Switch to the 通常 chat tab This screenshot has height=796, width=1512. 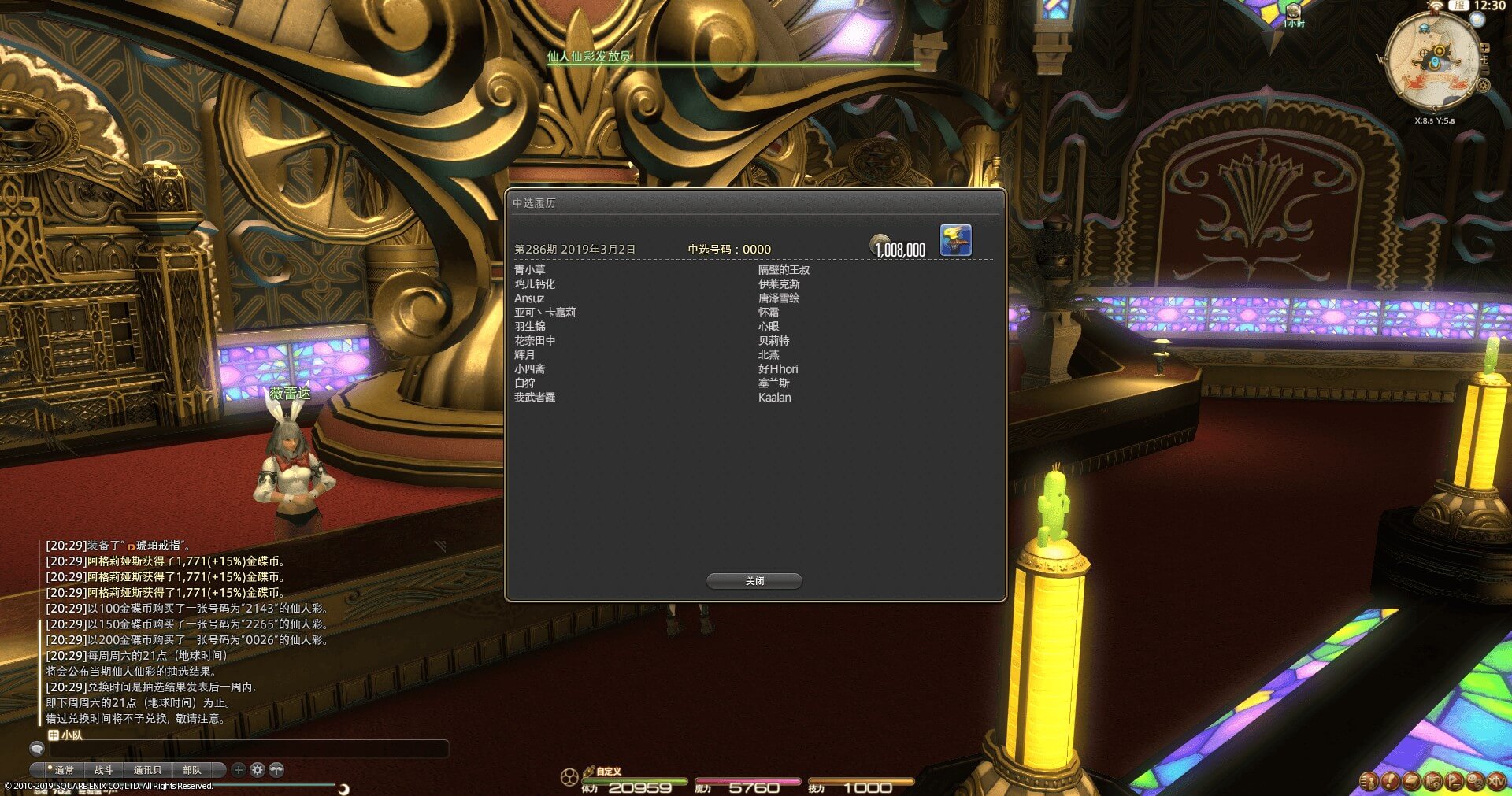(x=63, y=770)
